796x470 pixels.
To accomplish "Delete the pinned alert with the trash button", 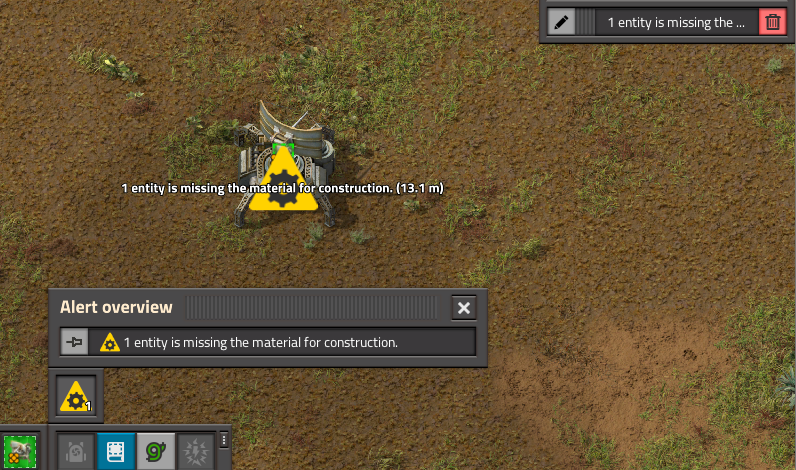I will [x=772, y=22].
